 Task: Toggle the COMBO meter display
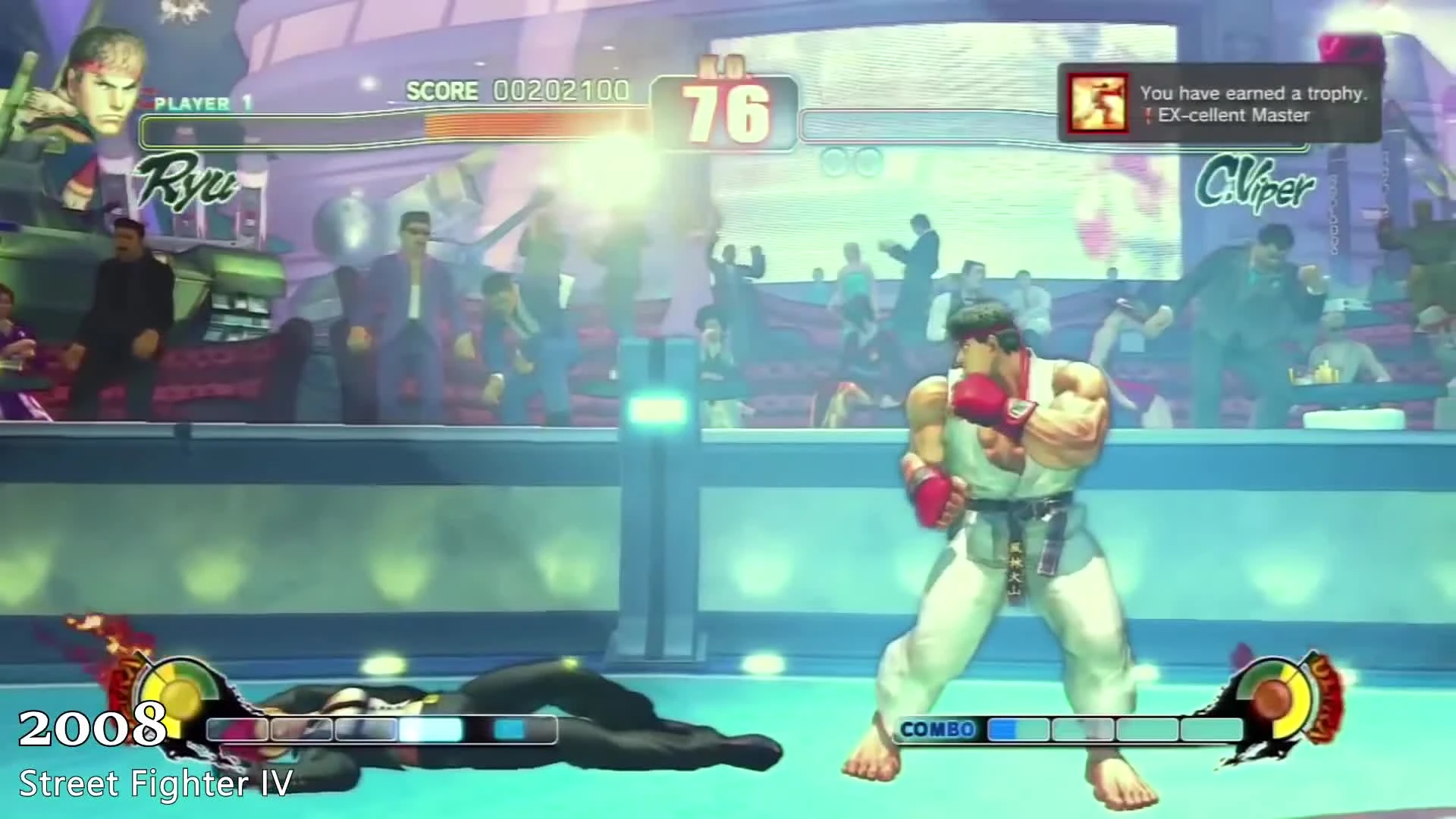(940, 730)
